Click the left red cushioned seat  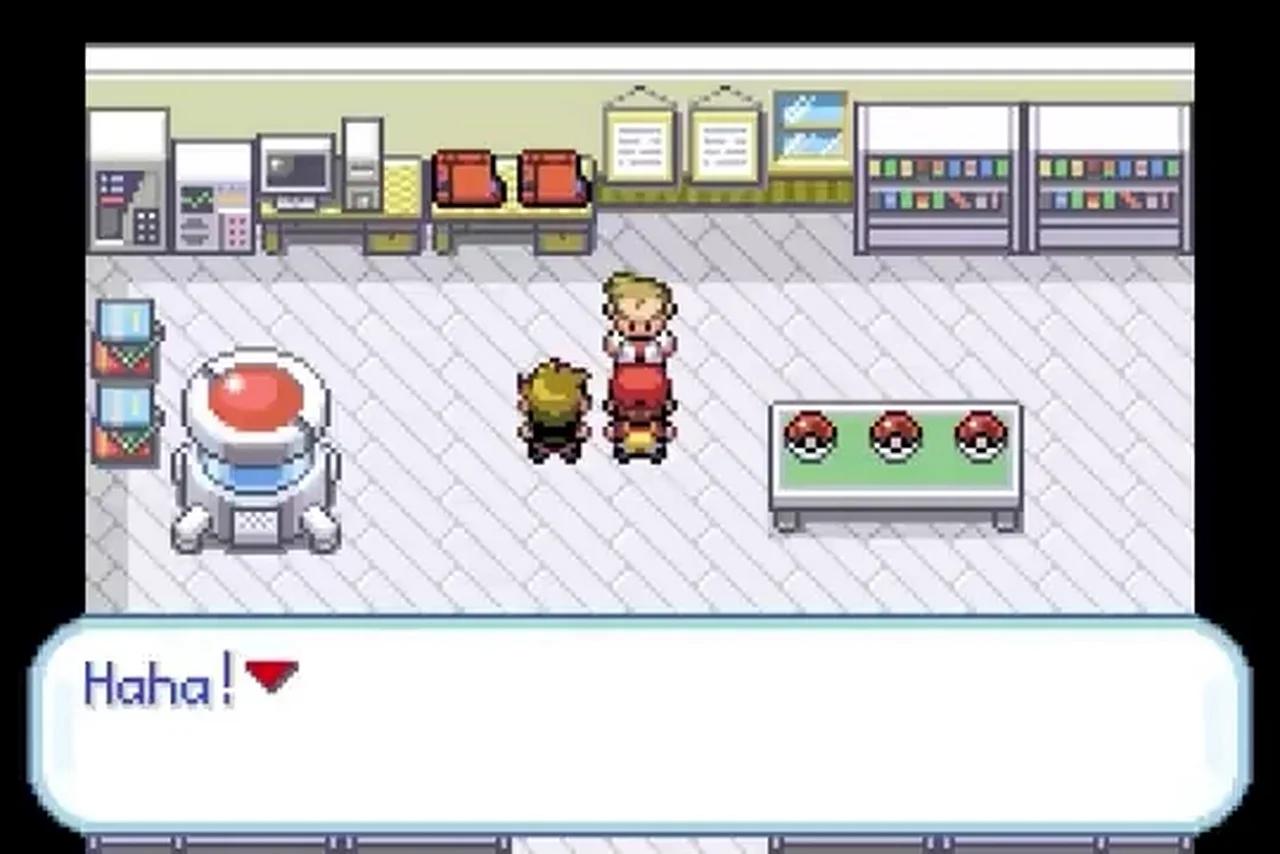click(x=467, y=180)
